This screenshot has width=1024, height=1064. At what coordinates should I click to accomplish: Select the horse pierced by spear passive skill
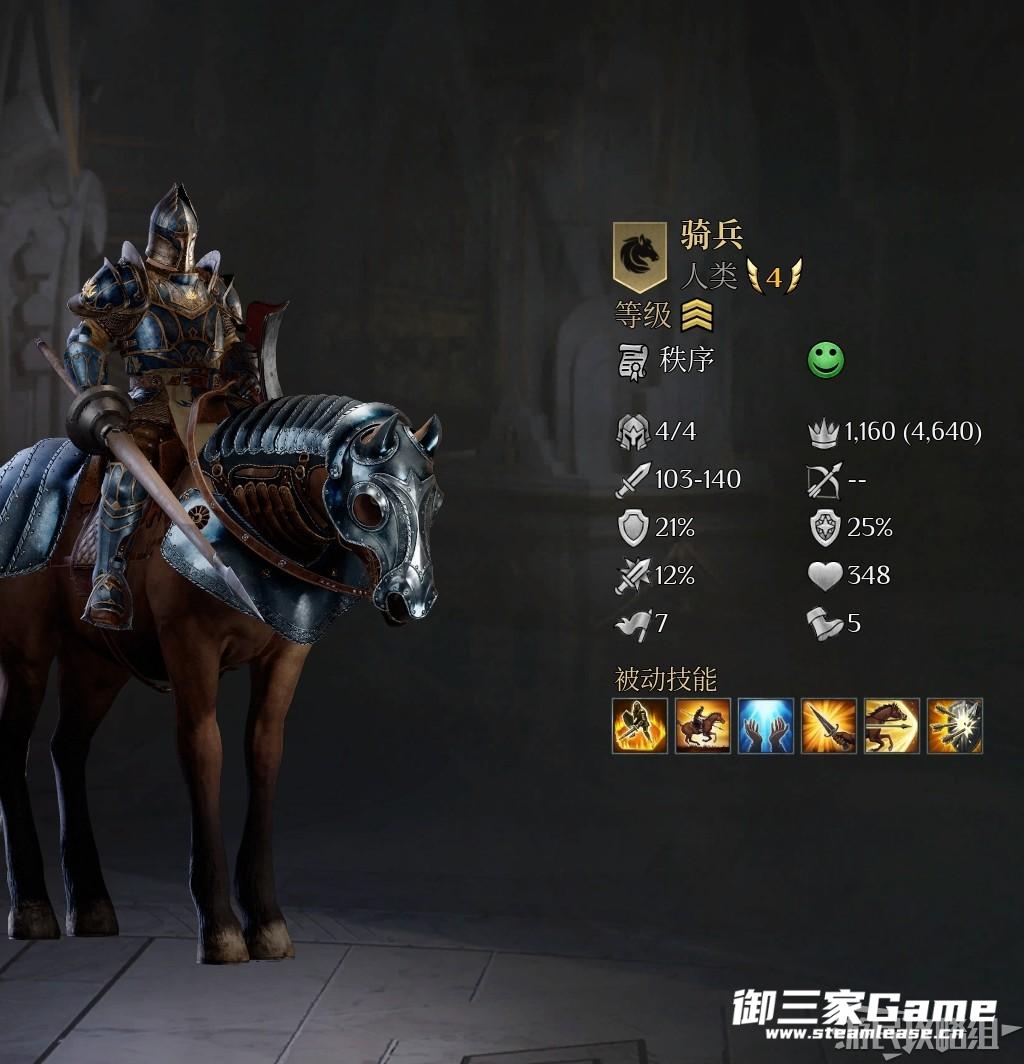[892, 726]
